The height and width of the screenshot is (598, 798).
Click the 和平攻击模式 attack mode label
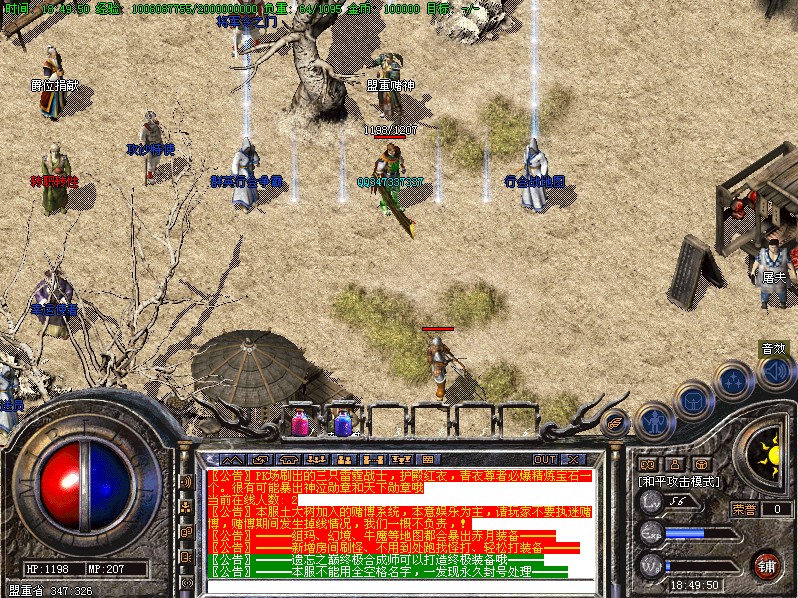[x=680, y=481]
